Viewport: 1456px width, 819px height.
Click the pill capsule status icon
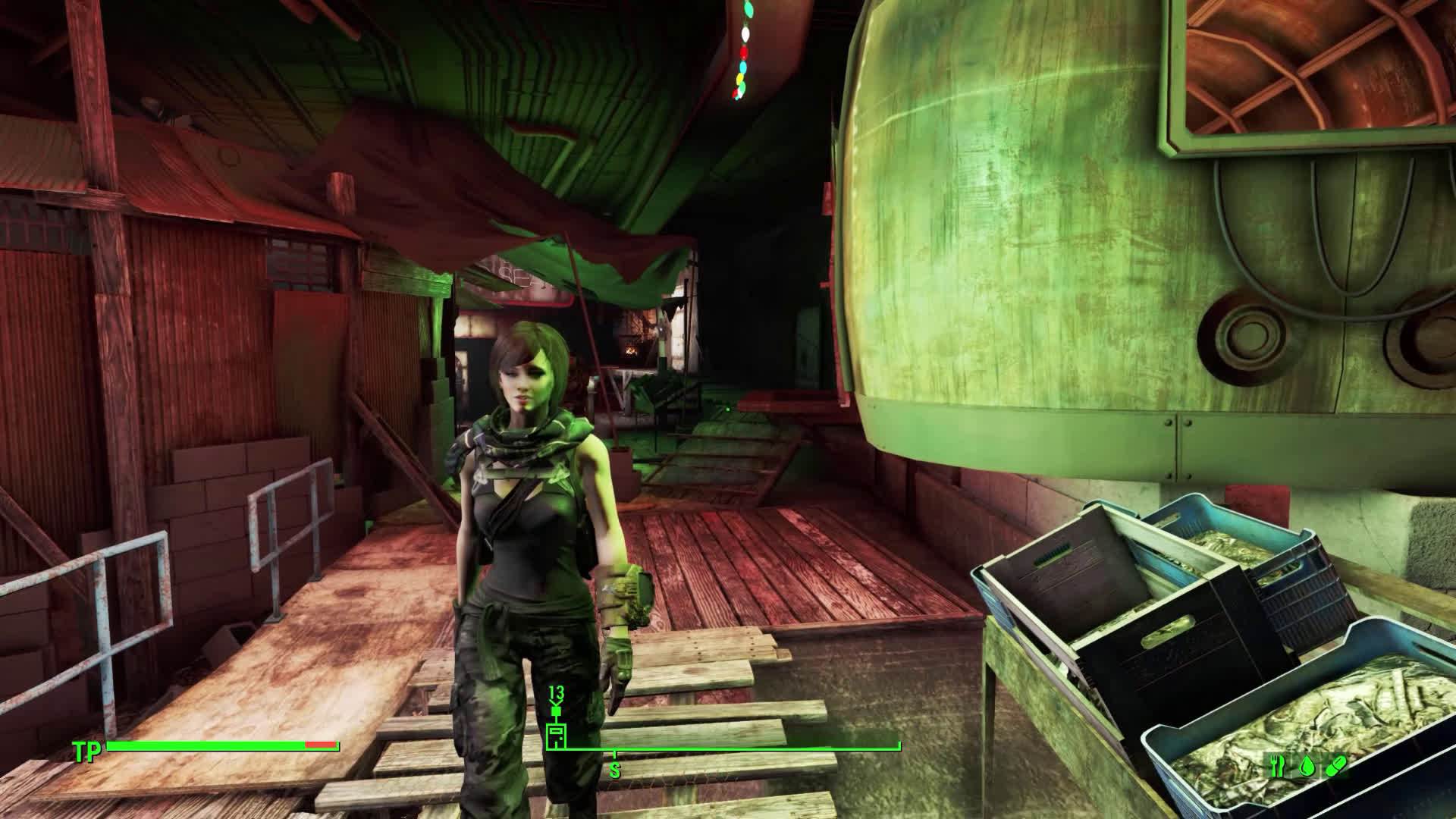[x=1336, y=767]
